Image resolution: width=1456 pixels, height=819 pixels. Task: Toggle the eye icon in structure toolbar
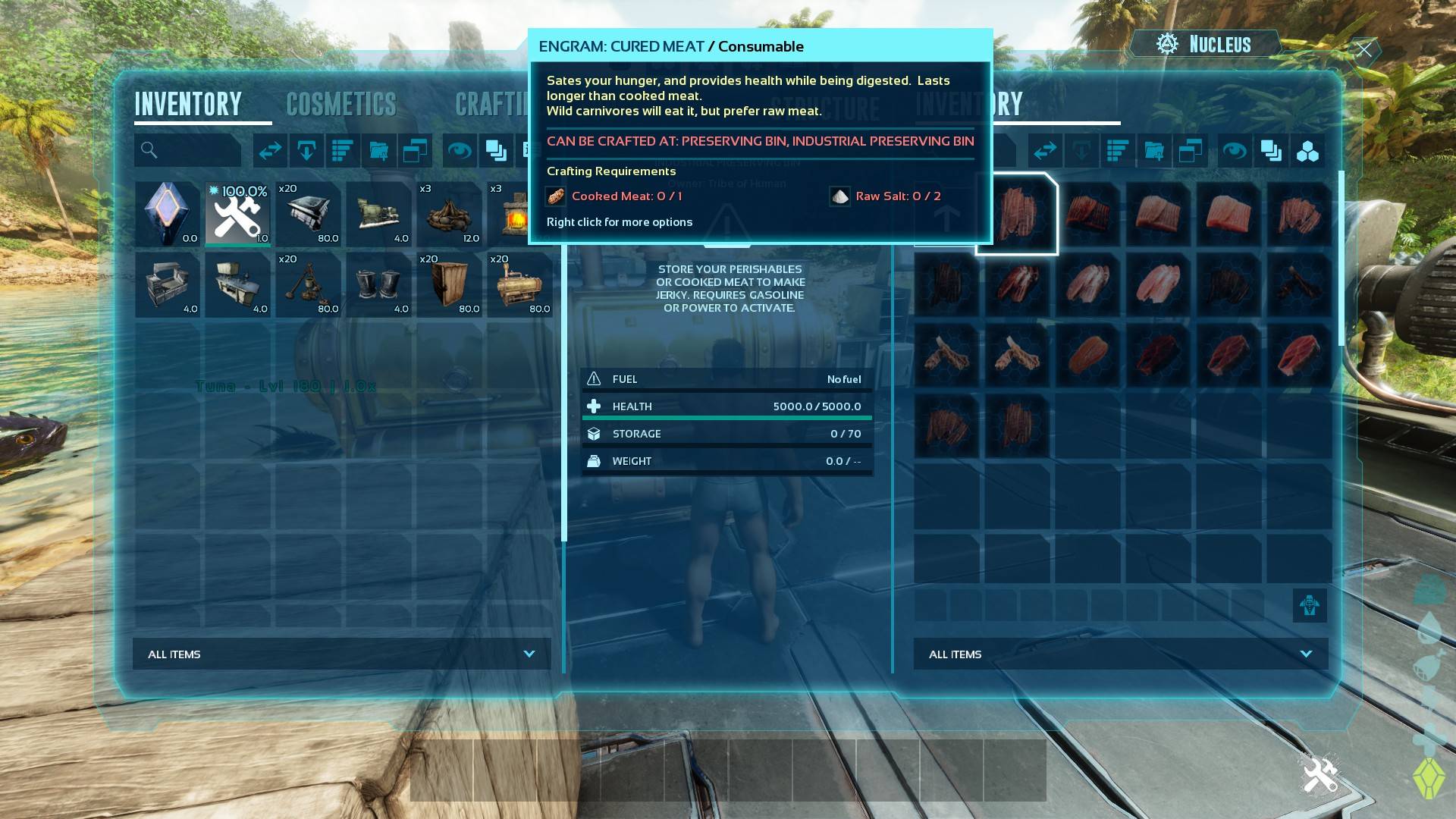1234,151
